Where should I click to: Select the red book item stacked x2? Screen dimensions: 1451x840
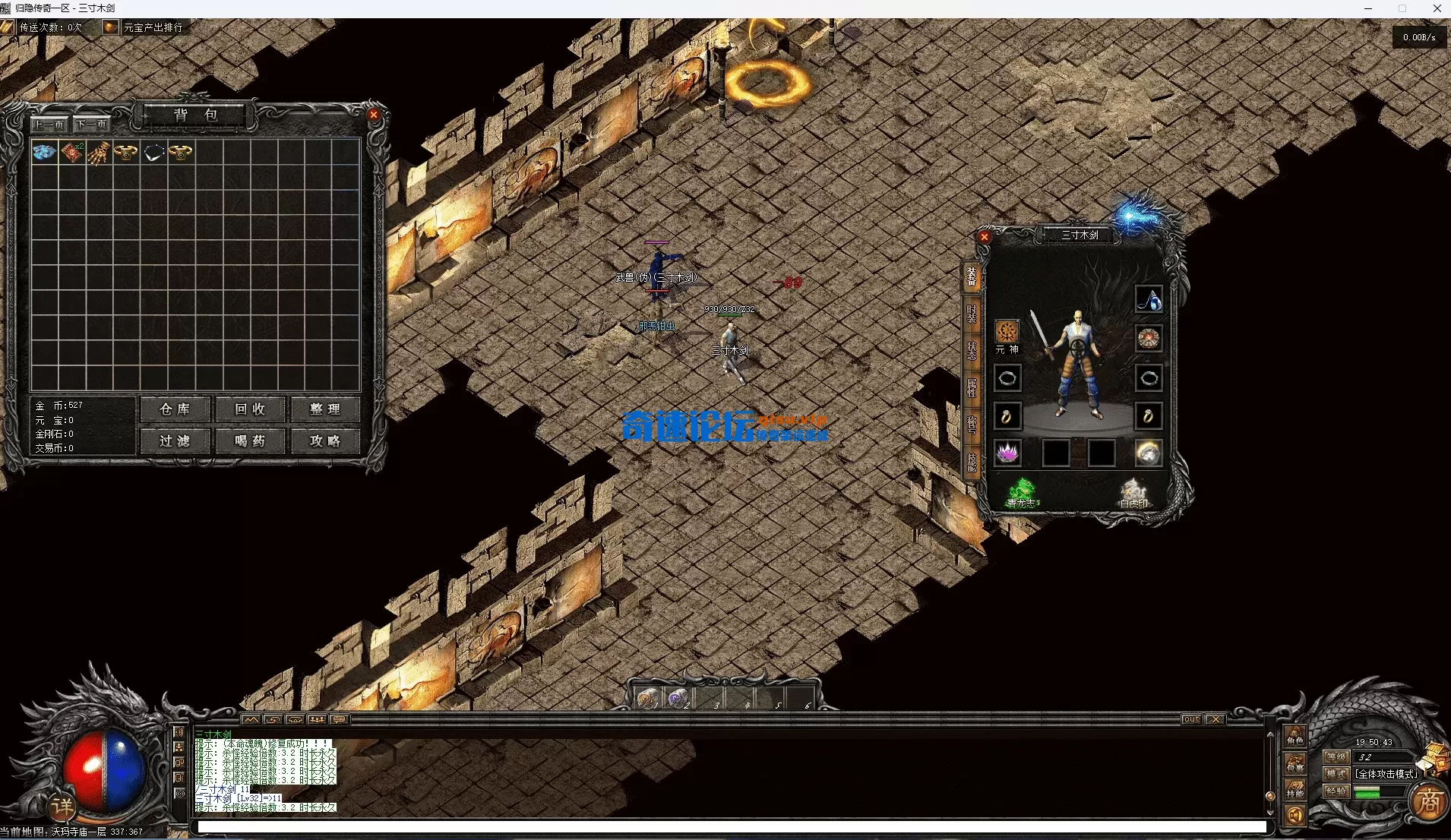point(71,152)
